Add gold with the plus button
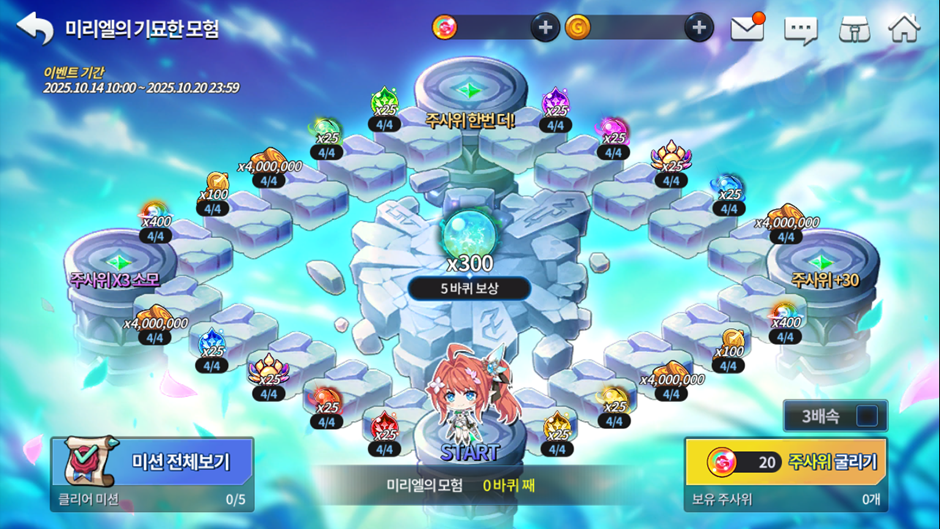940x529 pixels. point(699,28)
